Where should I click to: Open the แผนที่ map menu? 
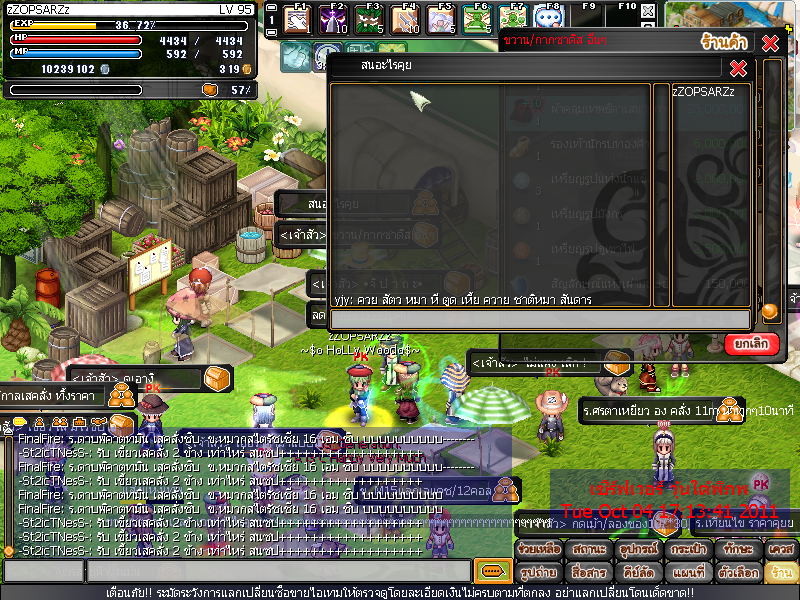pyautogui.click(x=685, y=572)
